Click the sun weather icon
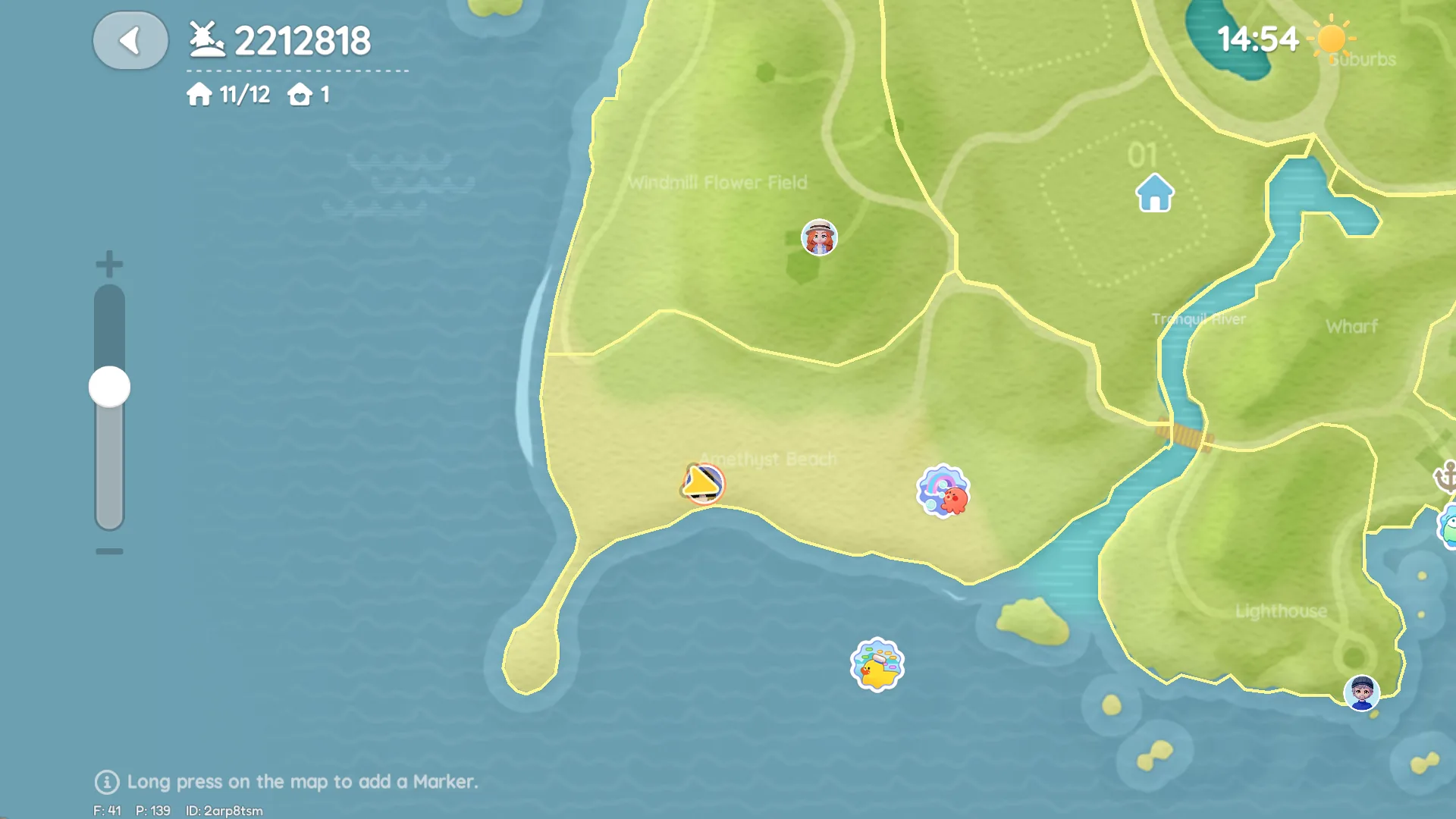 (1333, 38)
